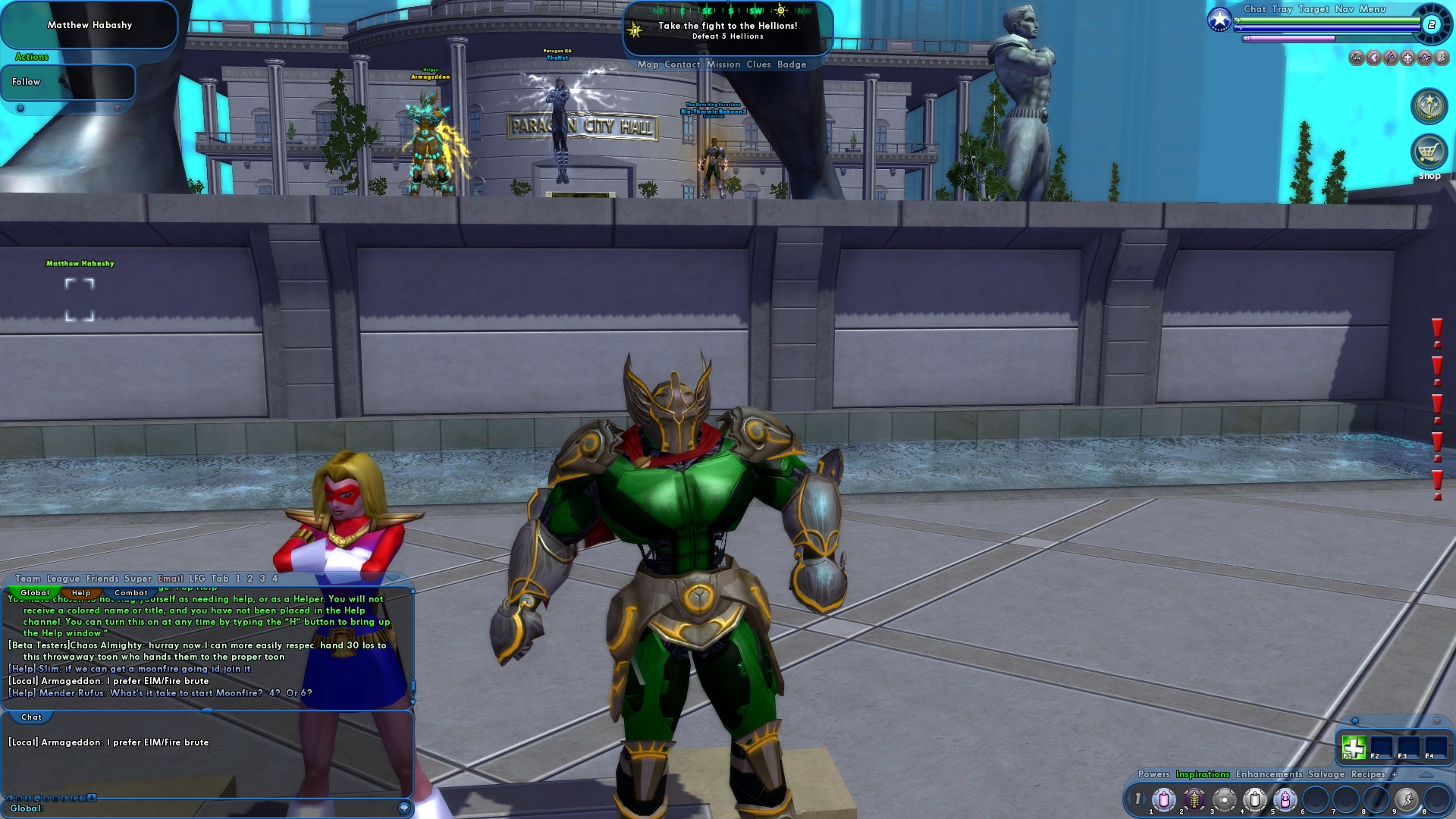Click the Paragon Rewards medallion icon
The width and height of the screenshot is (1456, 819).
point(1429,106)
